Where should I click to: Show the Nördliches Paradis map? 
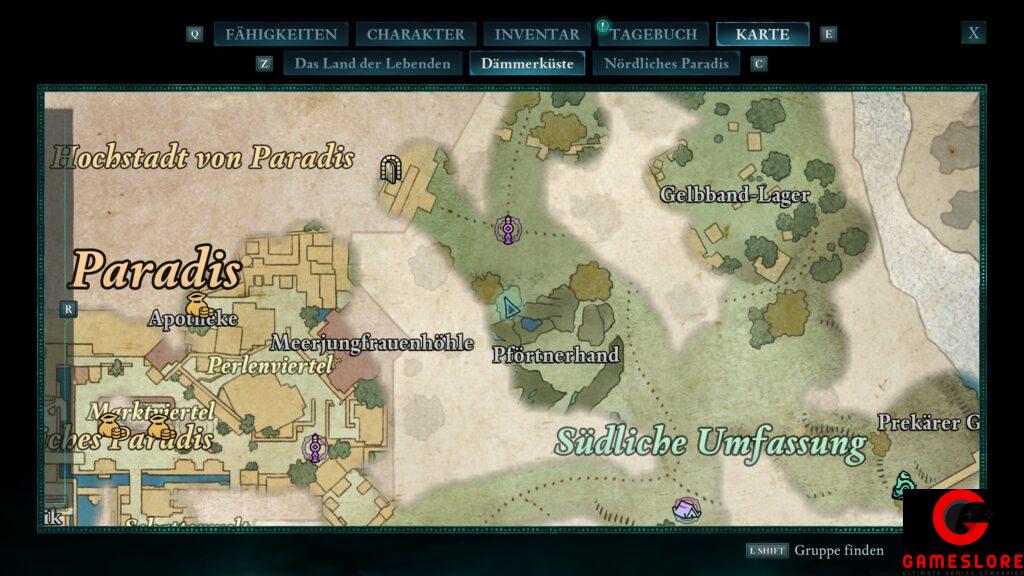666,64
